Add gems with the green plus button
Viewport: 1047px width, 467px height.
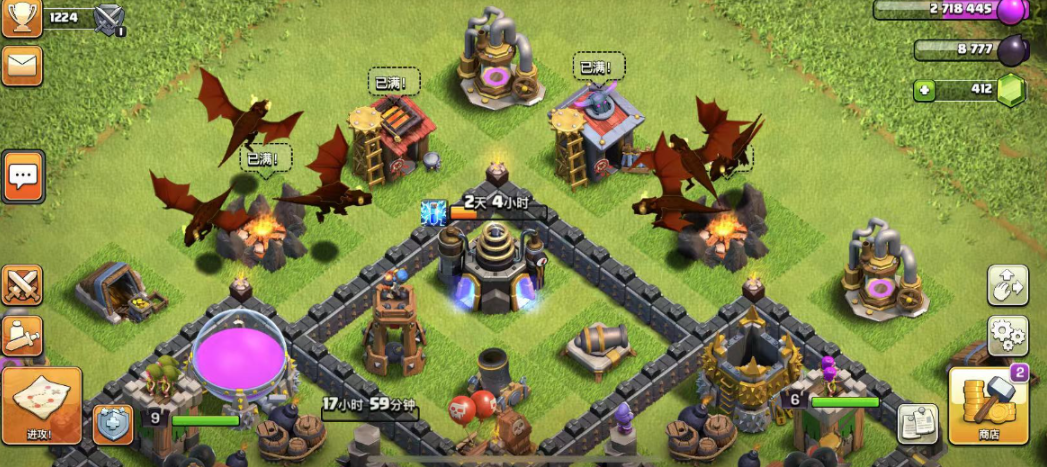925,90
